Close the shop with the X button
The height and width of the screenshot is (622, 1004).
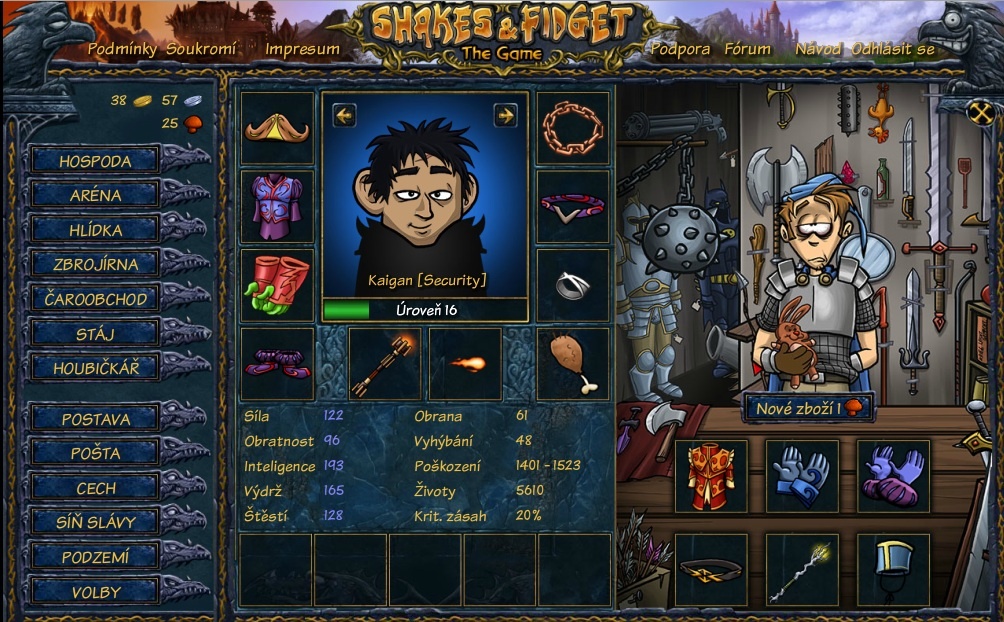point(979,113)
